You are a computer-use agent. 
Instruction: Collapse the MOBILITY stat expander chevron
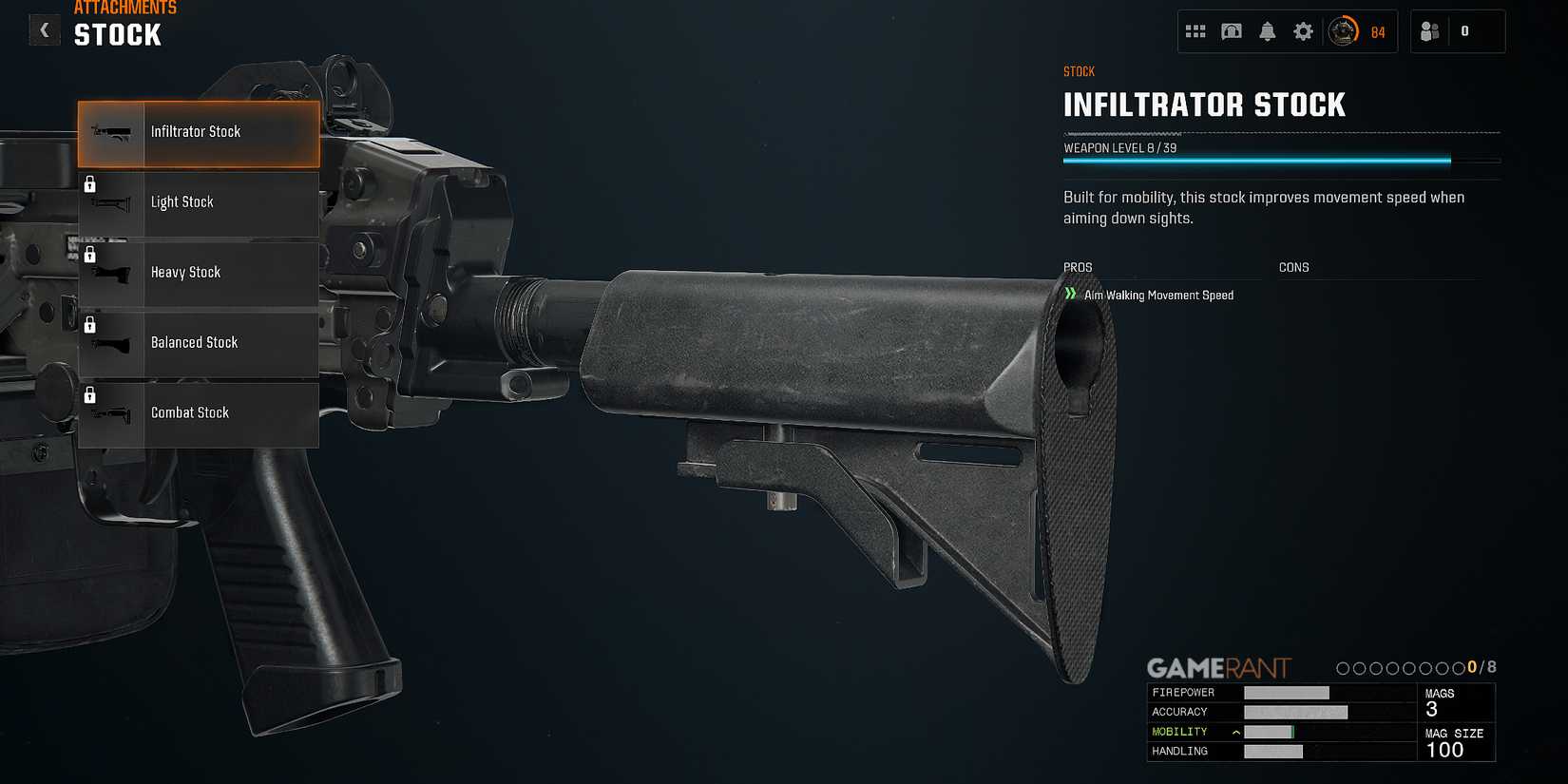(x=1235, y=731)
